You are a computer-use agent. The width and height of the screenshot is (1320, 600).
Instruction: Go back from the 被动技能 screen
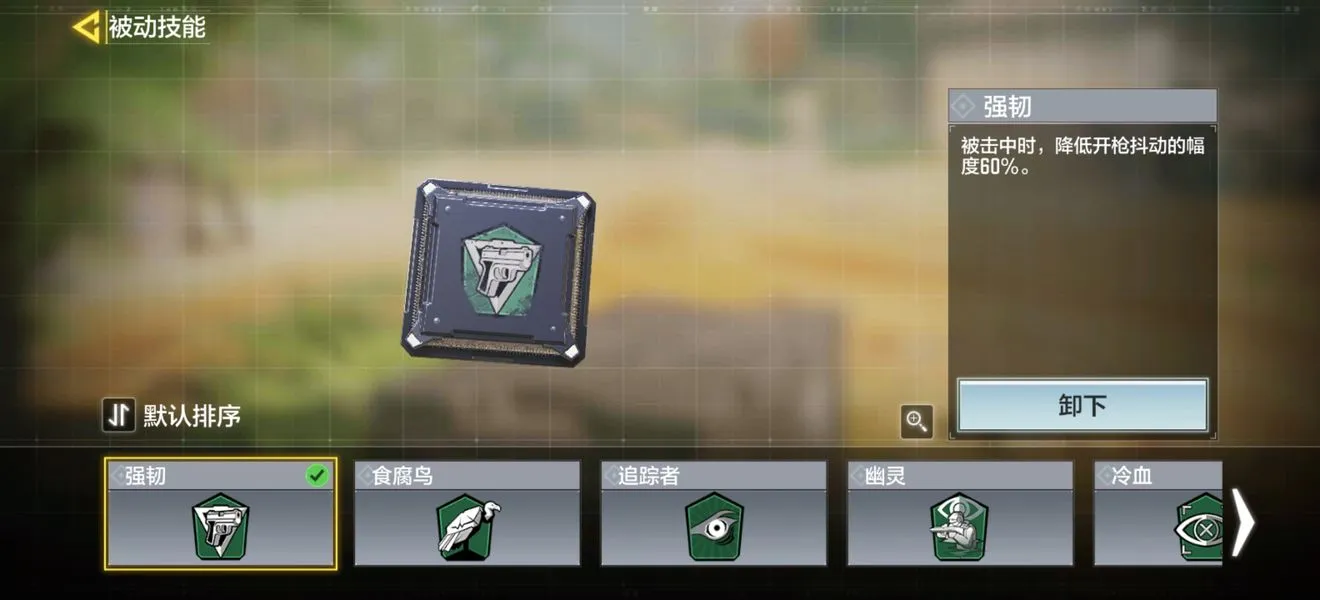[x=87, y=27]
